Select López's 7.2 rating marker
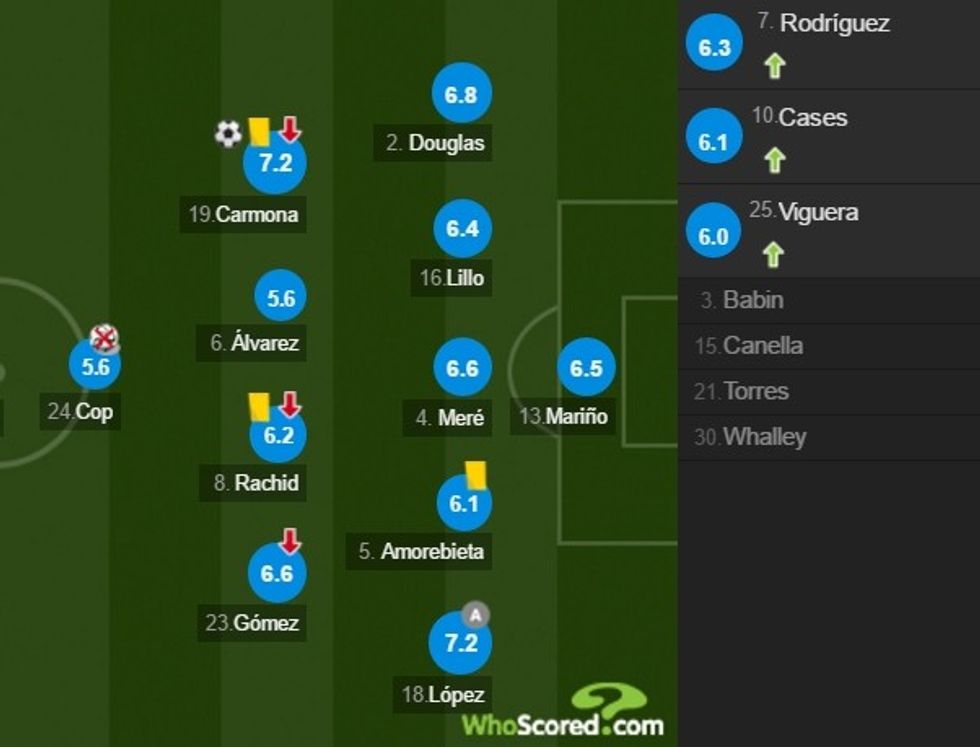 460,643
